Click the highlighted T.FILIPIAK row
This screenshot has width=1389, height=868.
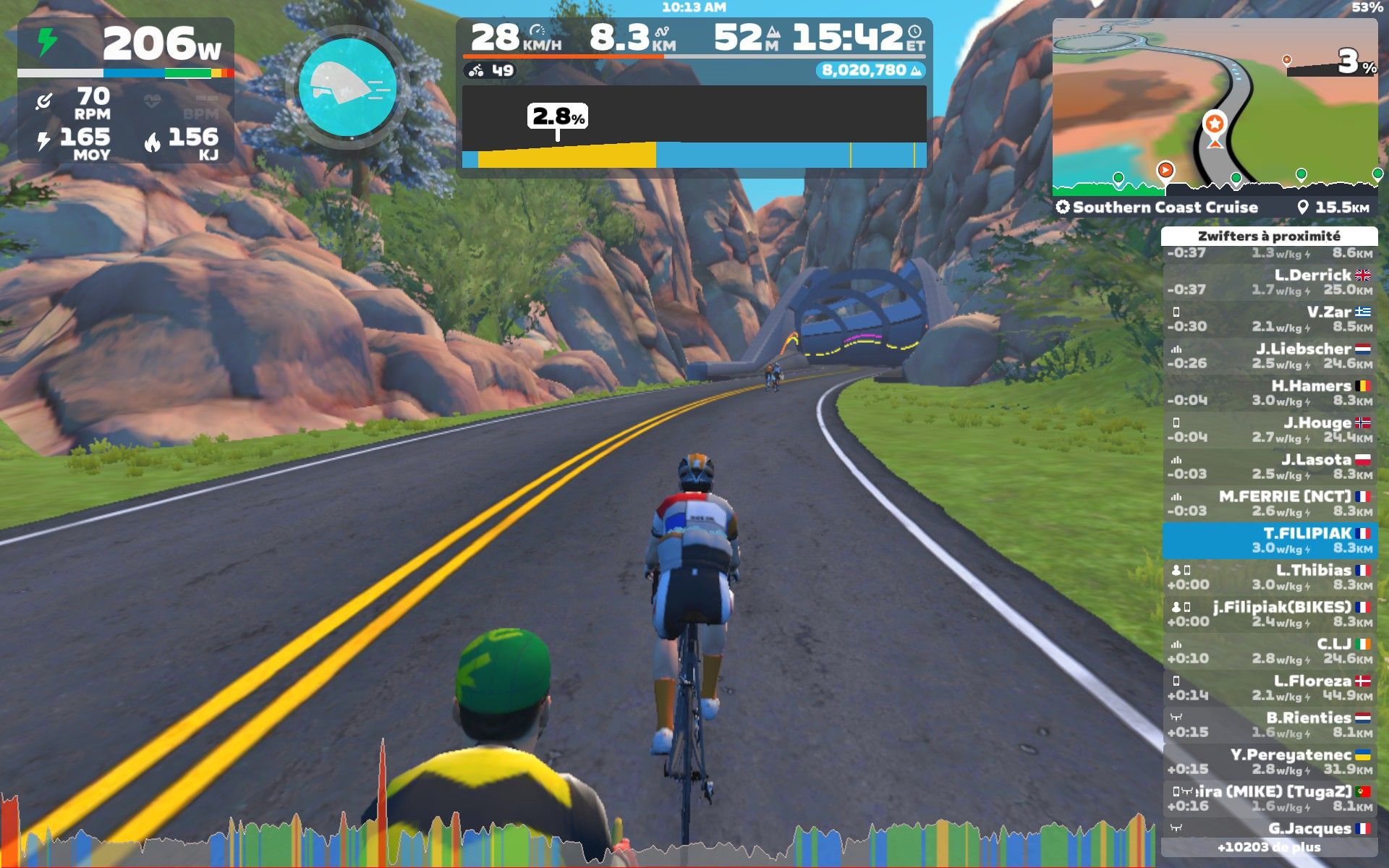point(1270,540)
